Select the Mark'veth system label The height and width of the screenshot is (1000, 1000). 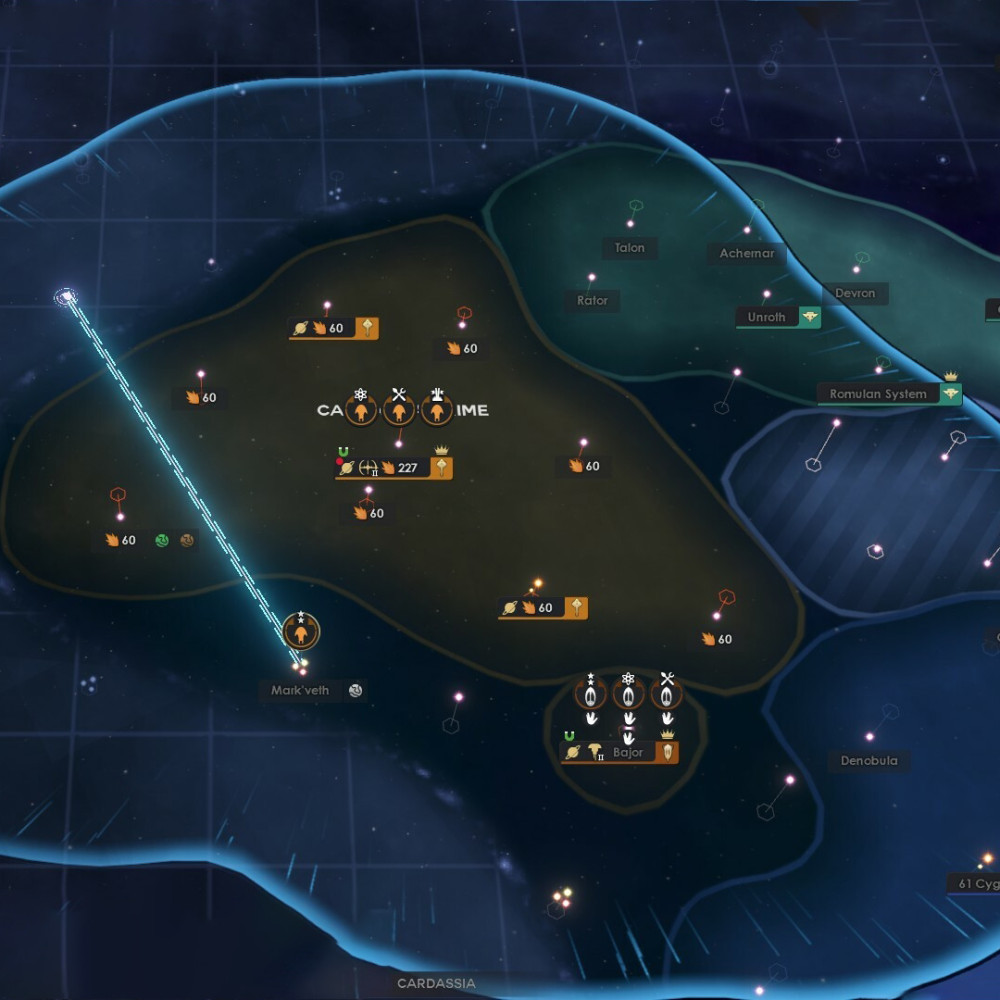click(x=300, y=690)
